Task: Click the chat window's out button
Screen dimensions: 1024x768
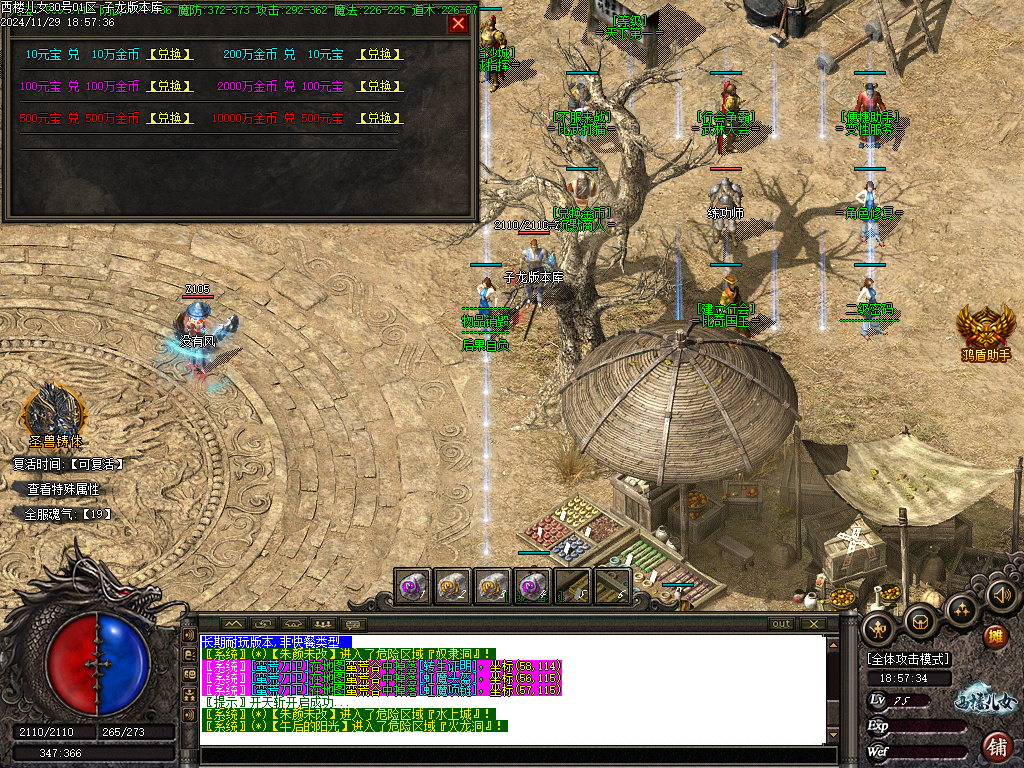Action: [781, 624]
